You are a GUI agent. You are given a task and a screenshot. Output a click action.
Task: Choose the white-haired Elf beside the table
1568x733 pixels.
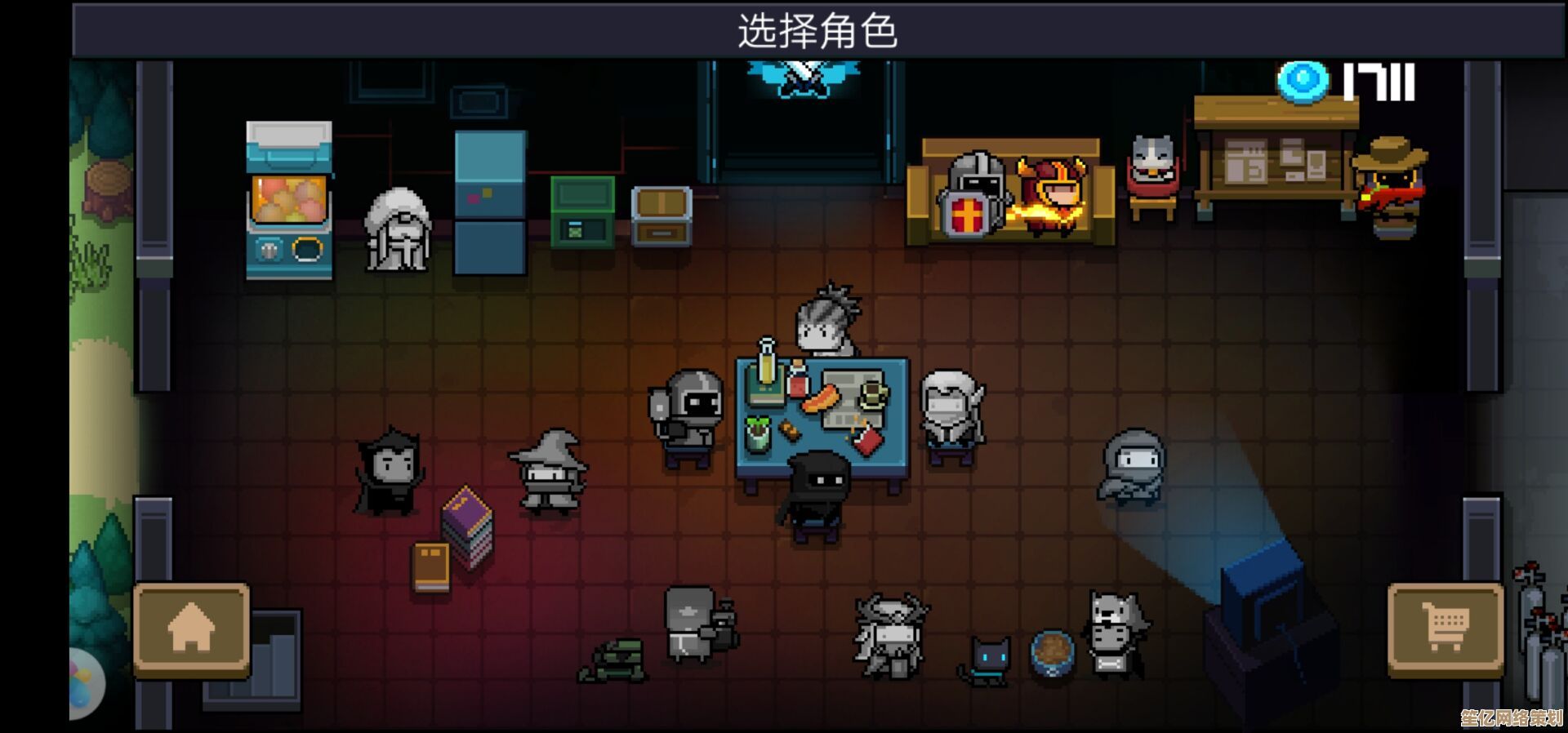click(x=951, y=418)
